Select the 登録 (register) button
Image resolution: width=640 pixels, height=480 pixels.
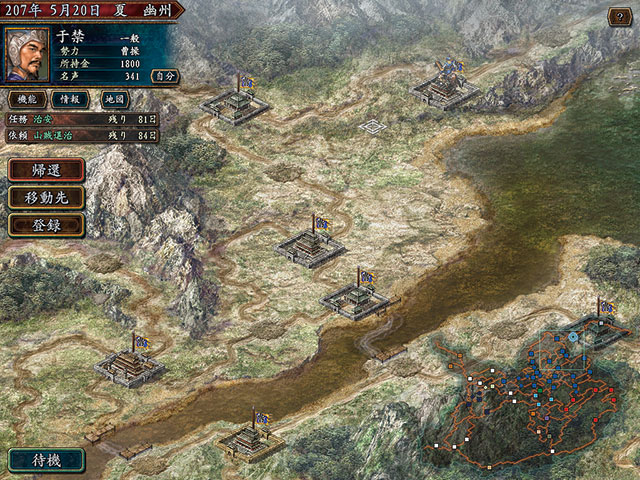point(46,224)
